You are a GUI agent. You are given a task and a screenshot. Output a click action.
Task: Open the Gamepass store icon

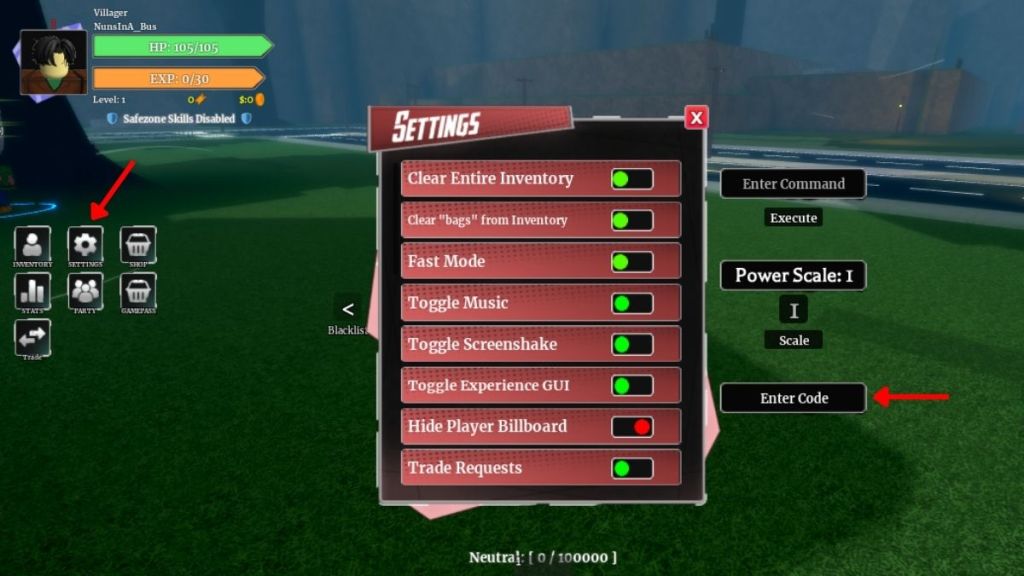pos(138,290)
